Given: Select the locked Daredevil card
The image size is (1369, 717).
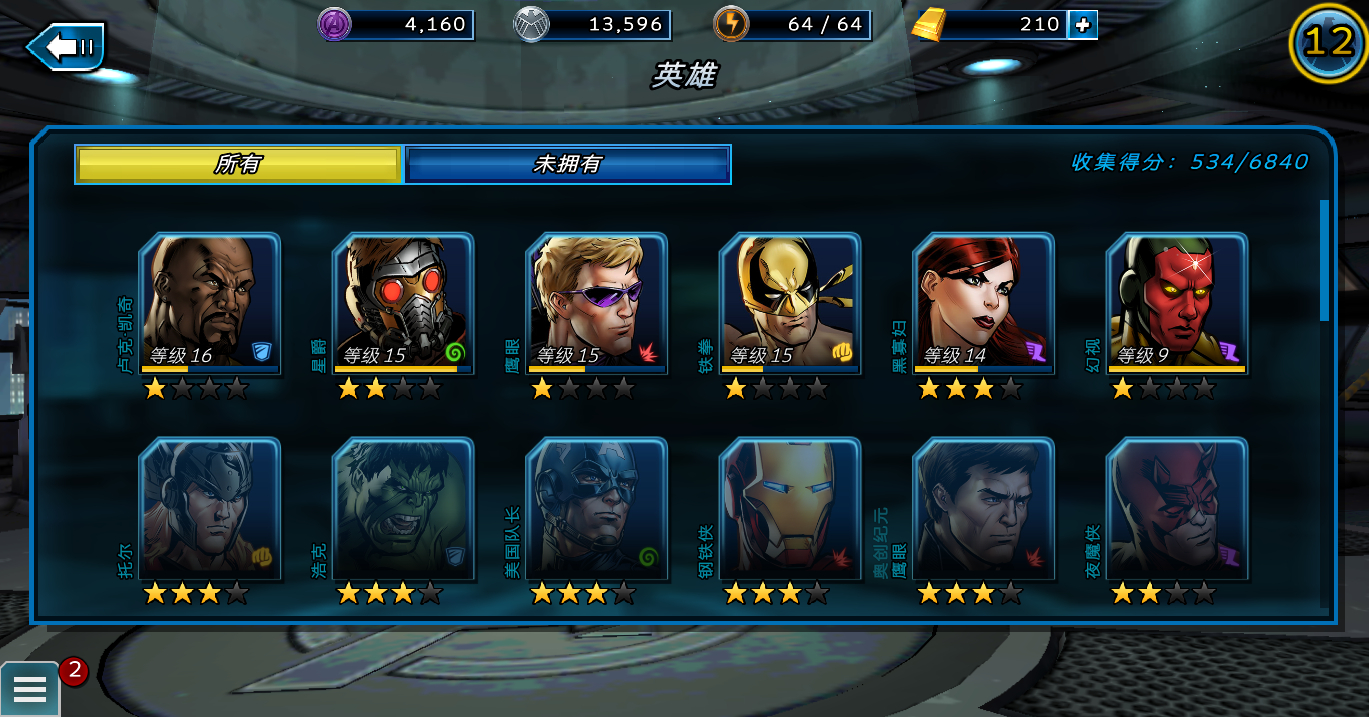Looking at the screenshot, I should [x=1177, y=508].
